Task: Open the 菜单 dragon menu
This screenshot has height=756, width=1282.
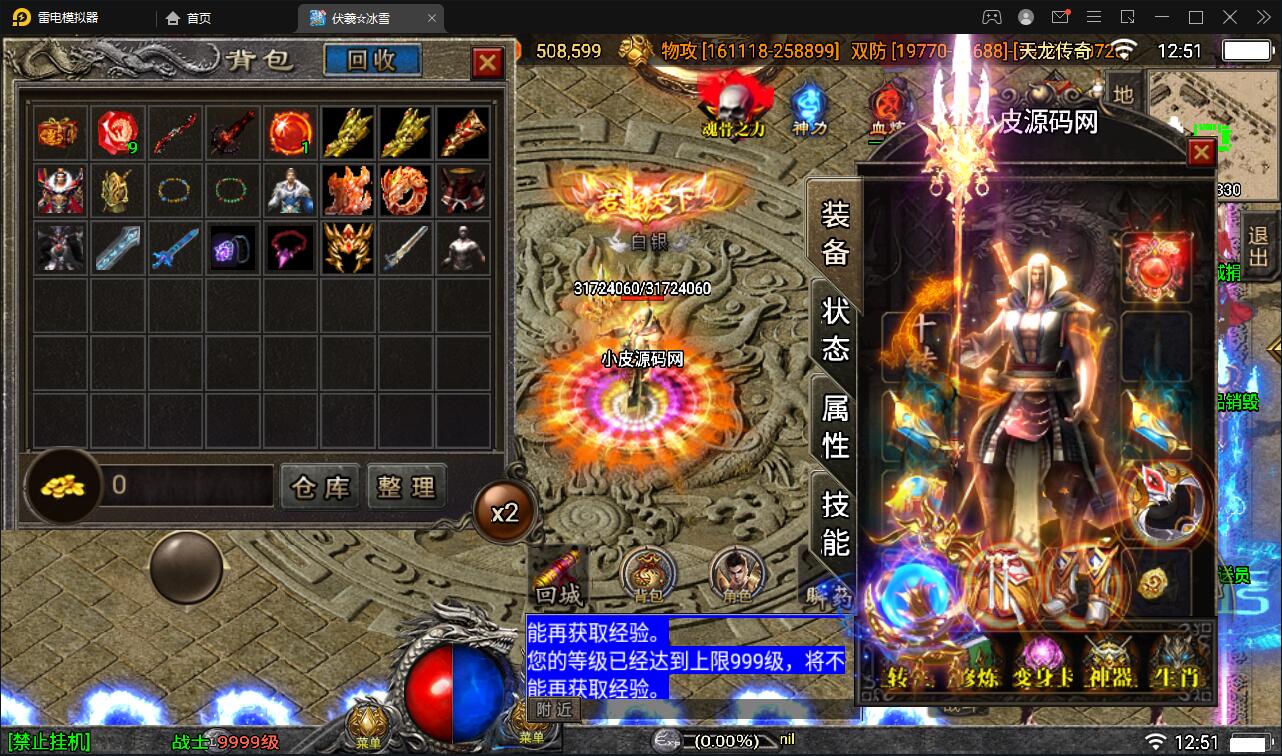Action: [368, 720]
